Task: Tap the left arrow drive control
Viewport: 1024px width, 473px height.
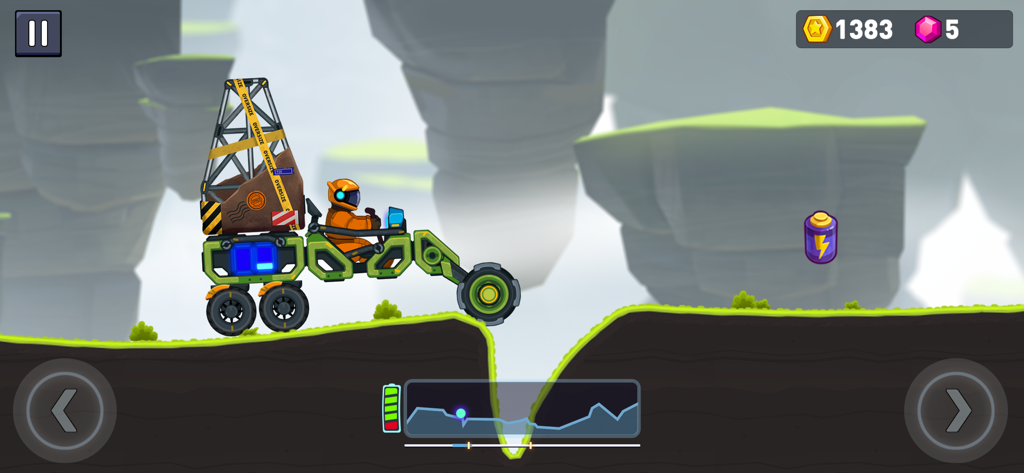Action: (65, 410)
